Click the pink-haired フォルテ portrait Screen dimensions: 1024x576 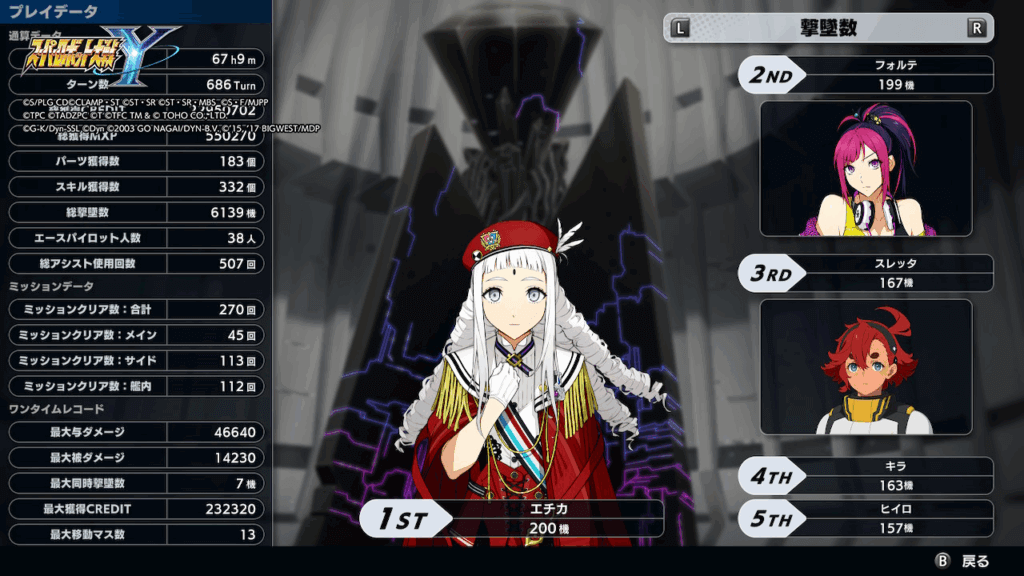point(866,168)
